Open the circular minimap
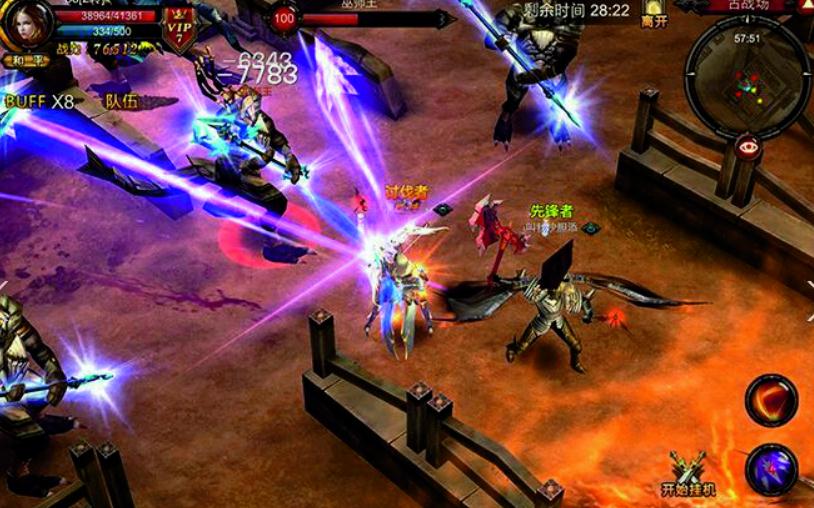 [748, 77]
